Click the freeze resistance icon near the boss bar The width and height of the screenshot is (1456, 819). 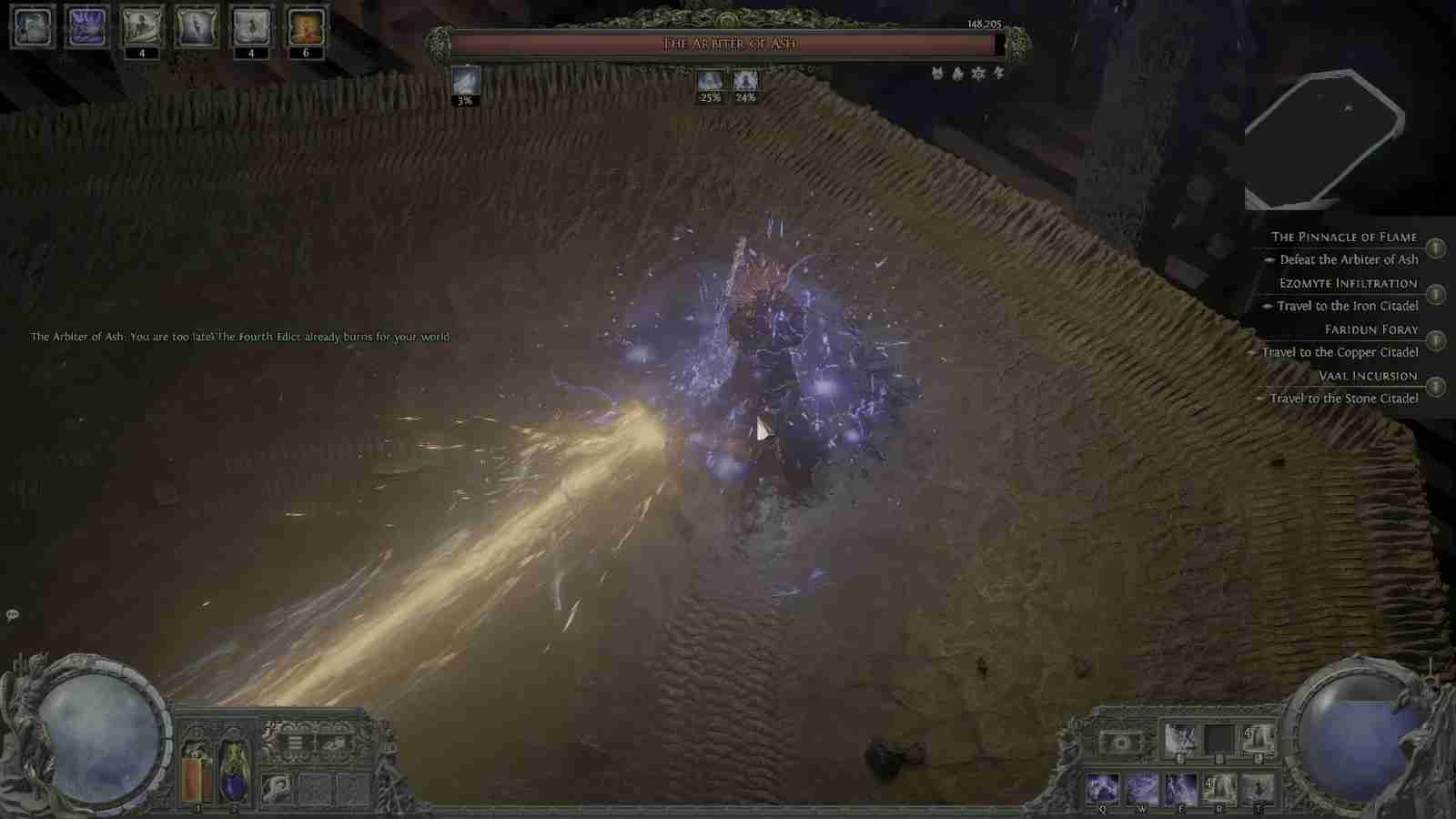click(976, 75)
